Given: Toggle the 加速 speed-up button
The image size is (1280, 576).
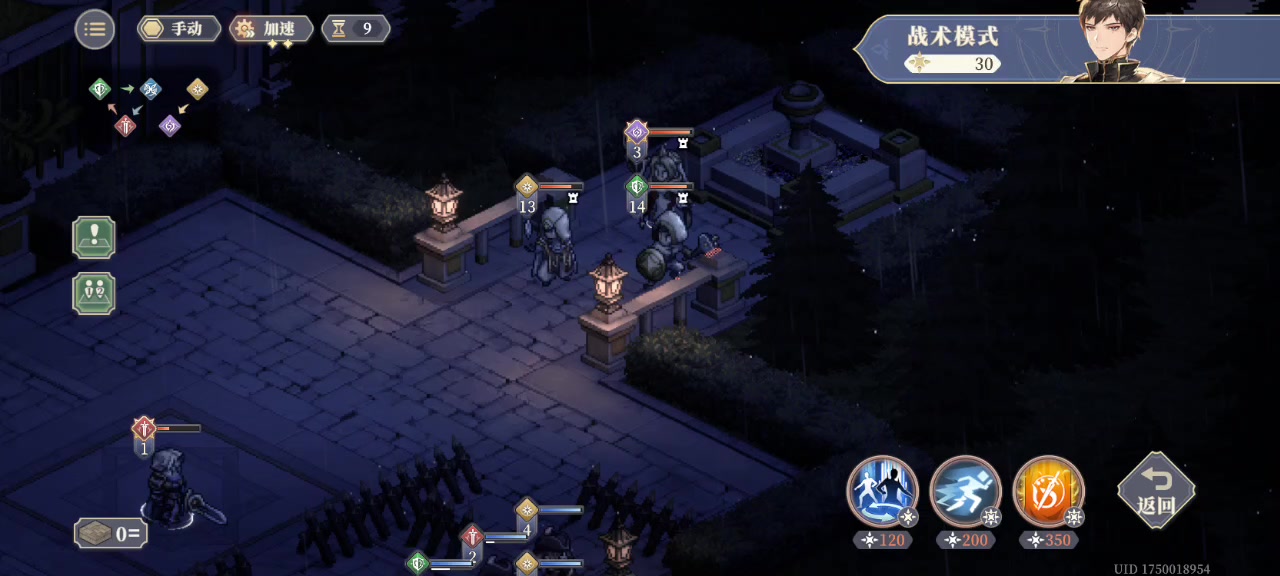Looking at the screenshot, I should tap(271, 29).
